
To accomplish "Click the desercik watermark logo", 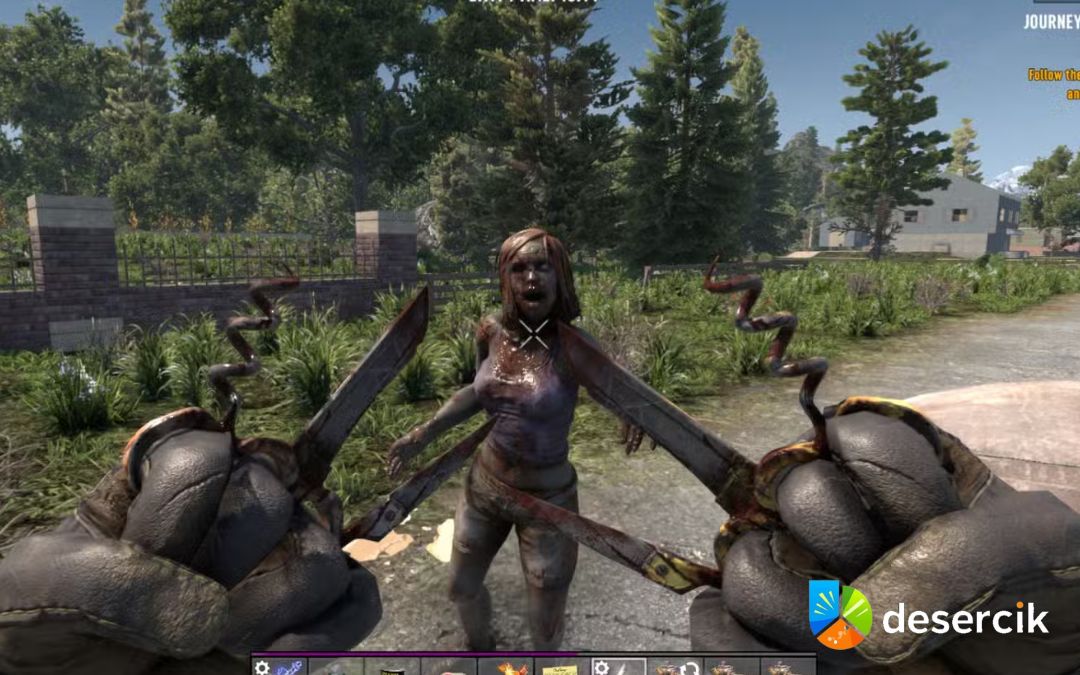I will pyautogui.click(x=840, y=615).
